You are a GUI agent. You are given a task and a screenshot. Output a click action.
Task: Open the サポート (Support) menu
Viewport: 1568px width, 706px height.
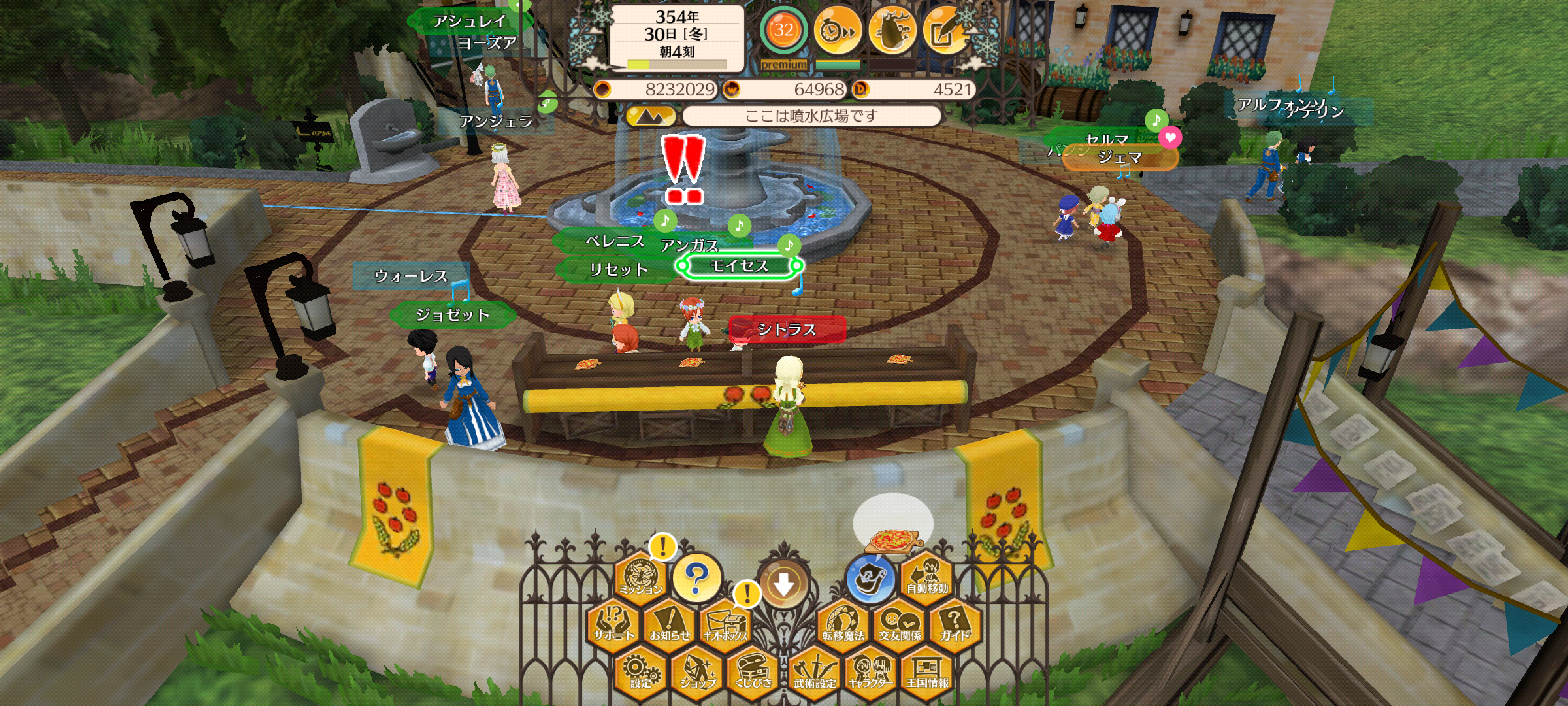click(x=613, y=624)
